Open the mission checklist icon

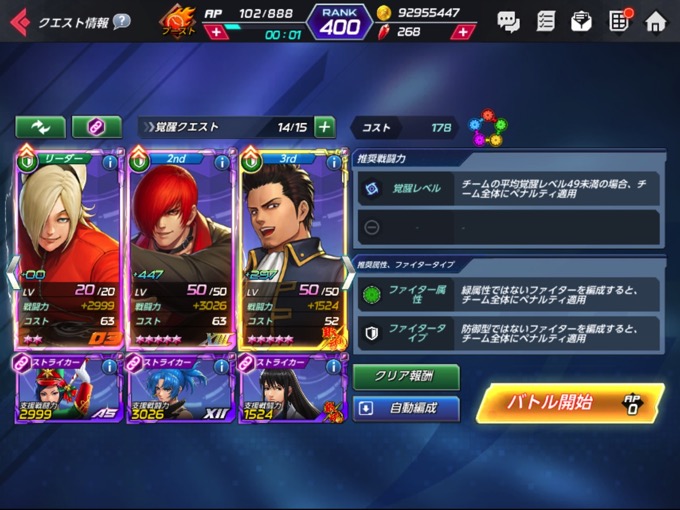tap(545, 21)
